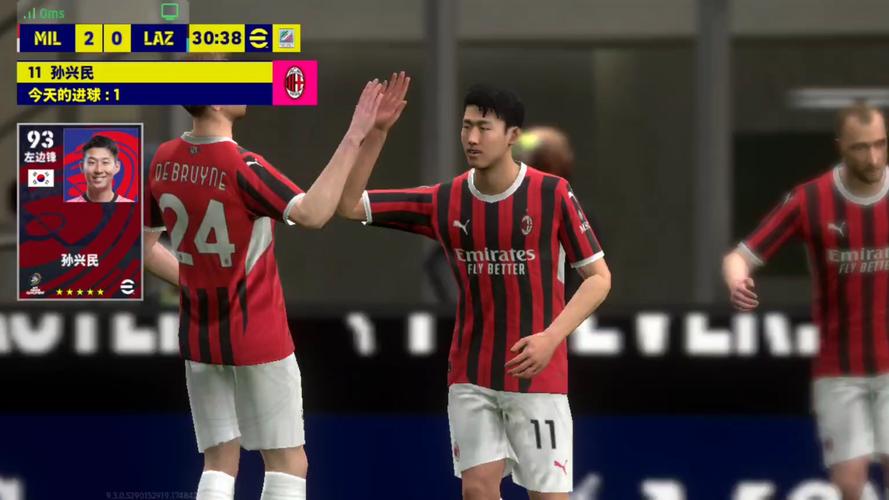Select the 93-rated Son Heung-min player card
Screen dimensions: 889x500
(80, 211)
